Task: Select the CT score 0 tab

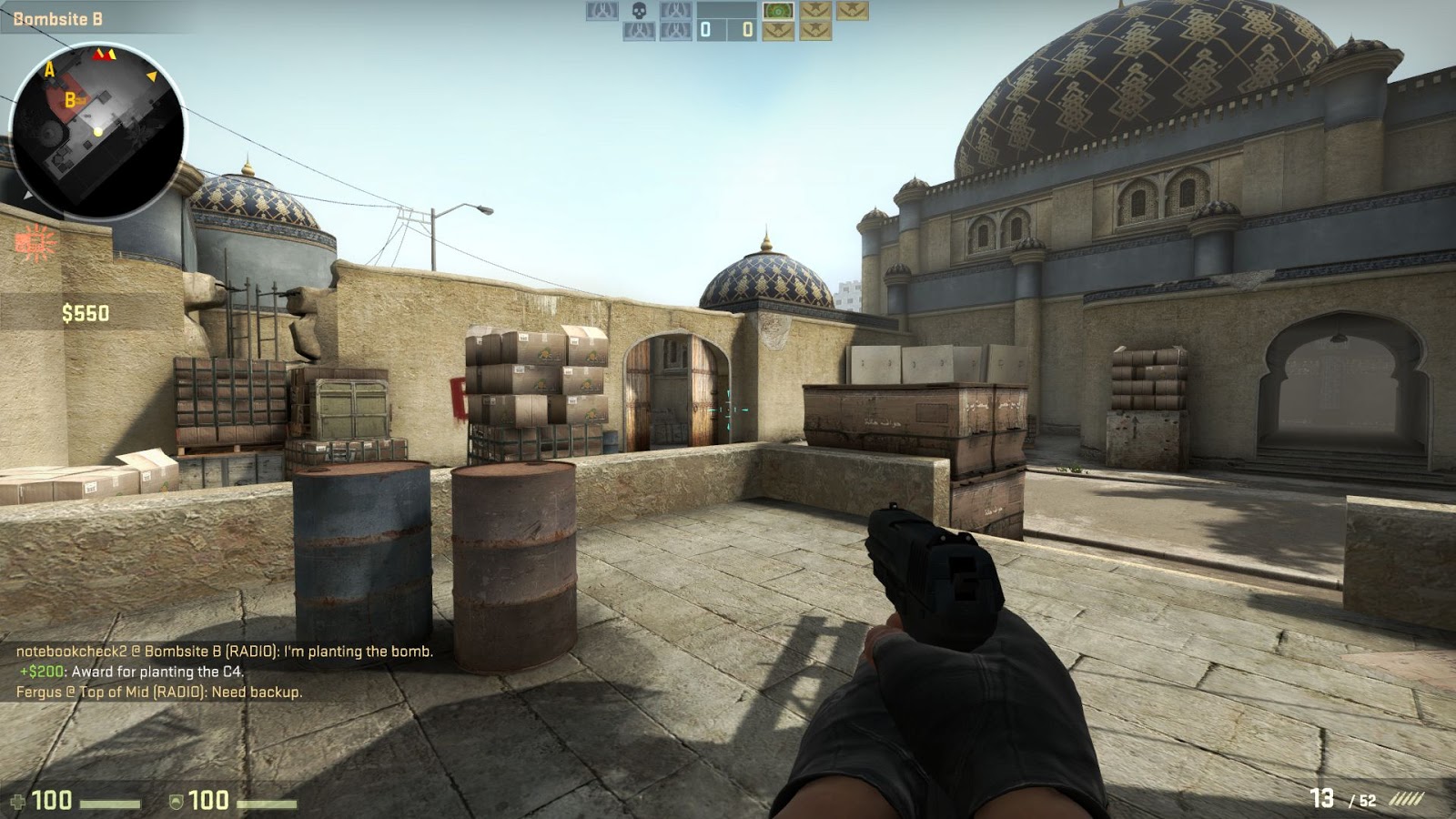Action: (704, 29)
